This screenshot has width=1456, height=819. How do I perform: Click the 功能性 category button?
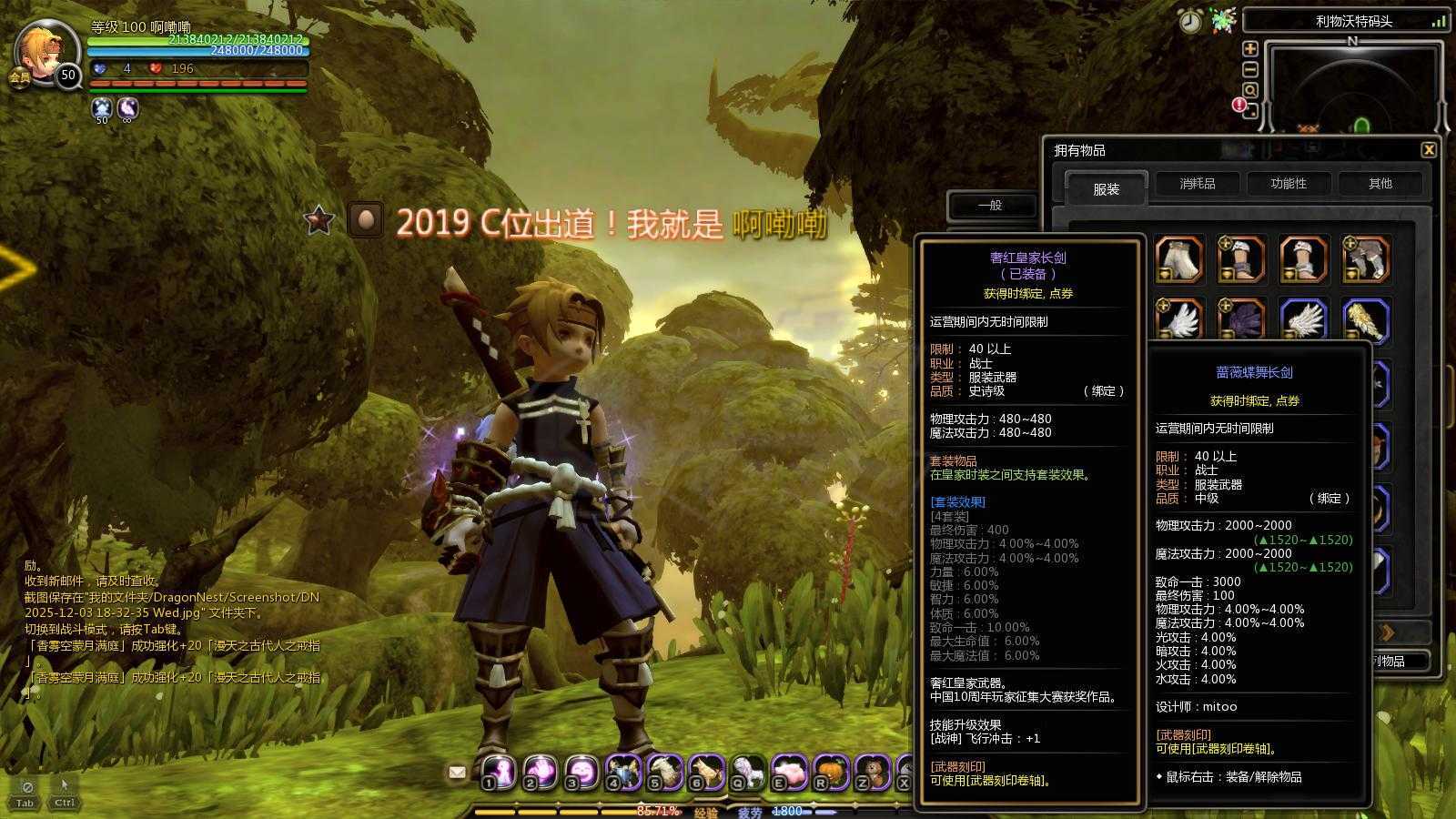point(1290,183)
